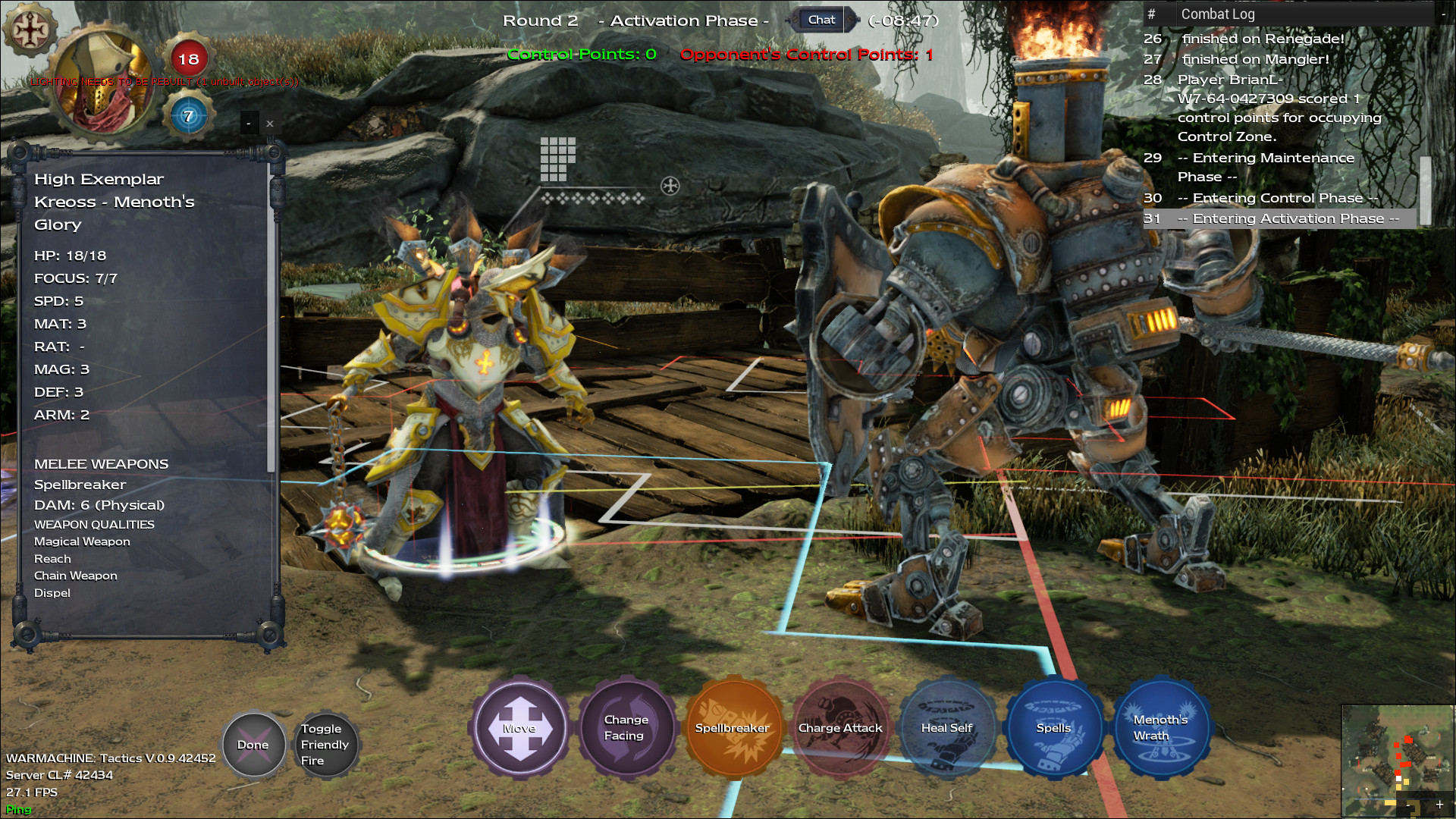The width and height of the screenshot is (1456, 819).
Task: Toggle Friendly Fire on or off
Action: (326, 745)
